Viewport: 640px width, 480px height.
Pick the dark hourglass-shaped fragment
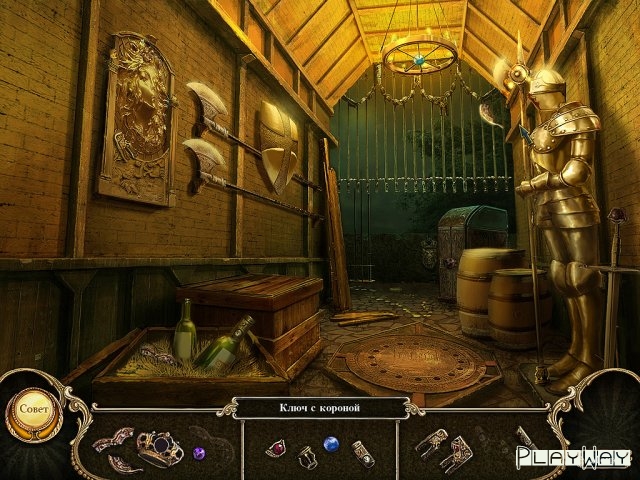coord(307,456)
